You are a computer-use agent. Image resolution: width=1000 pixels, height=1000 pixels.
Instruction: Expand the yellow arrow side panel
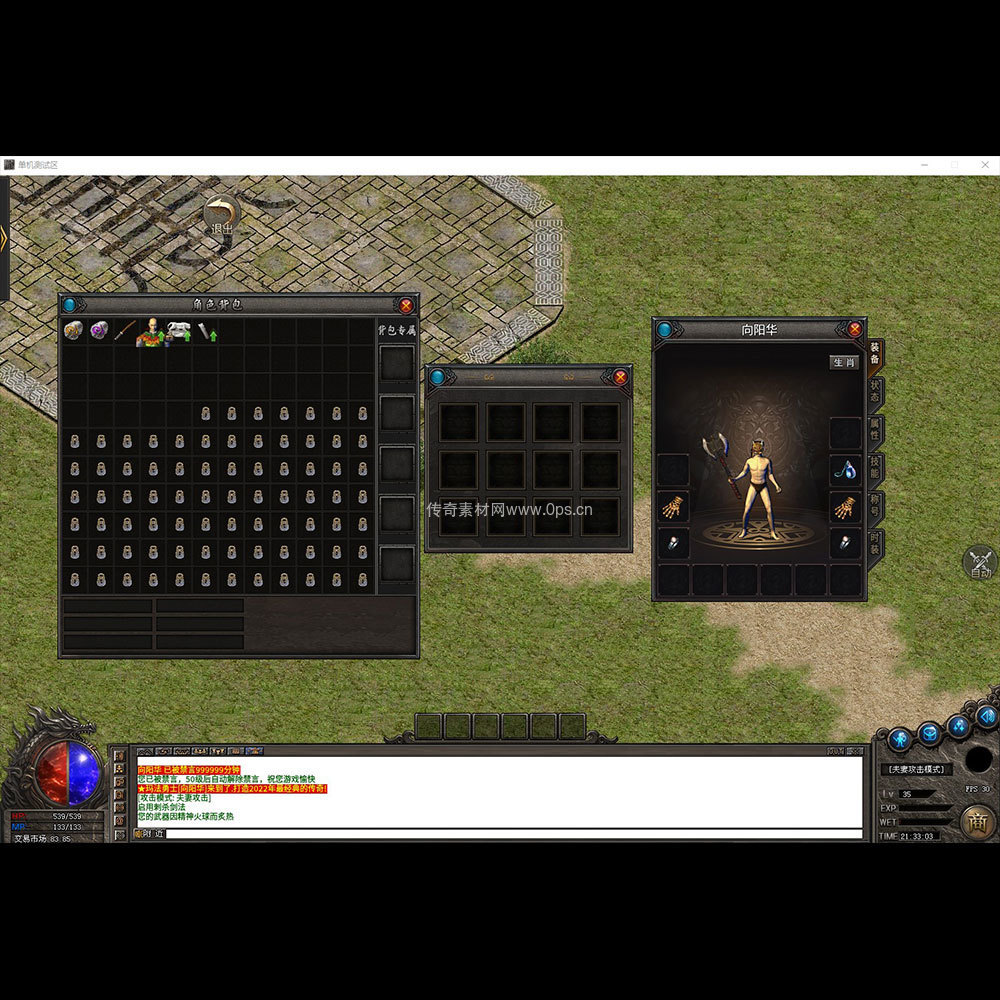4,238
